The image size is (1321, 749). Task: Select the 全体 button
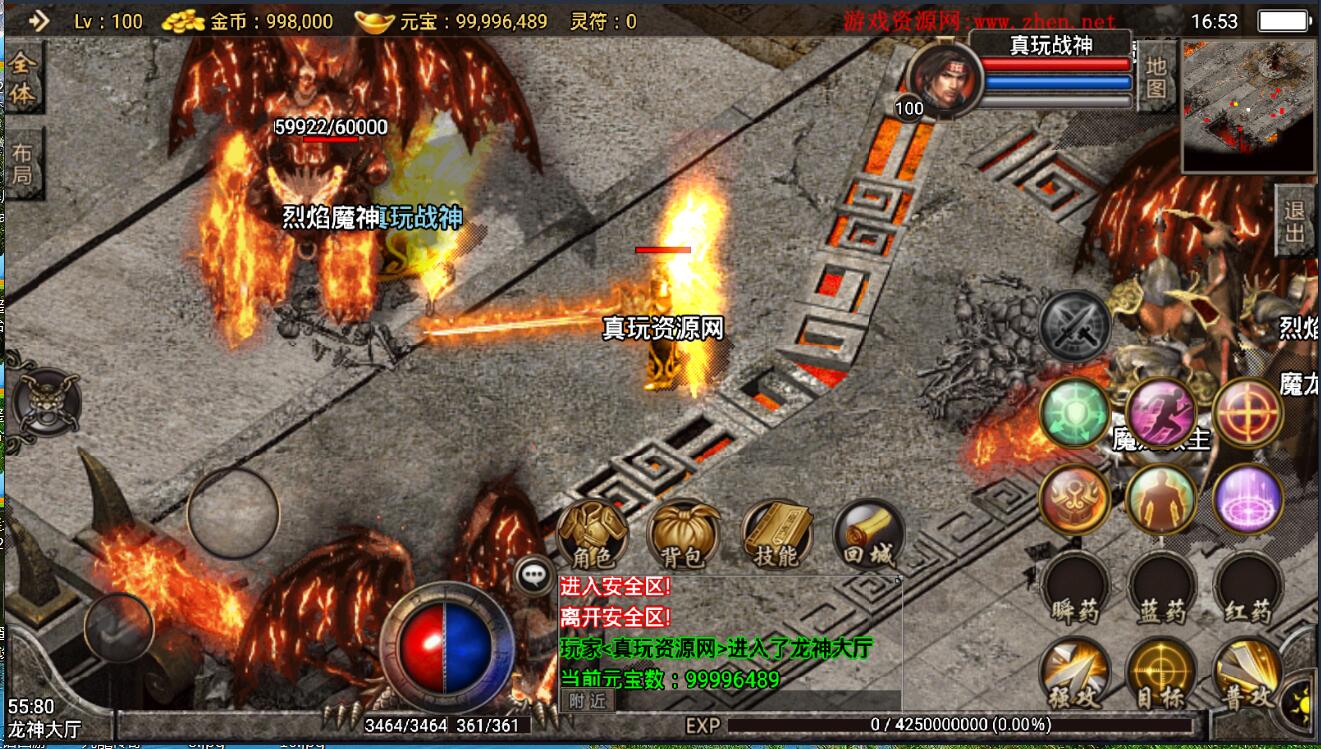(x=24, y=78)
